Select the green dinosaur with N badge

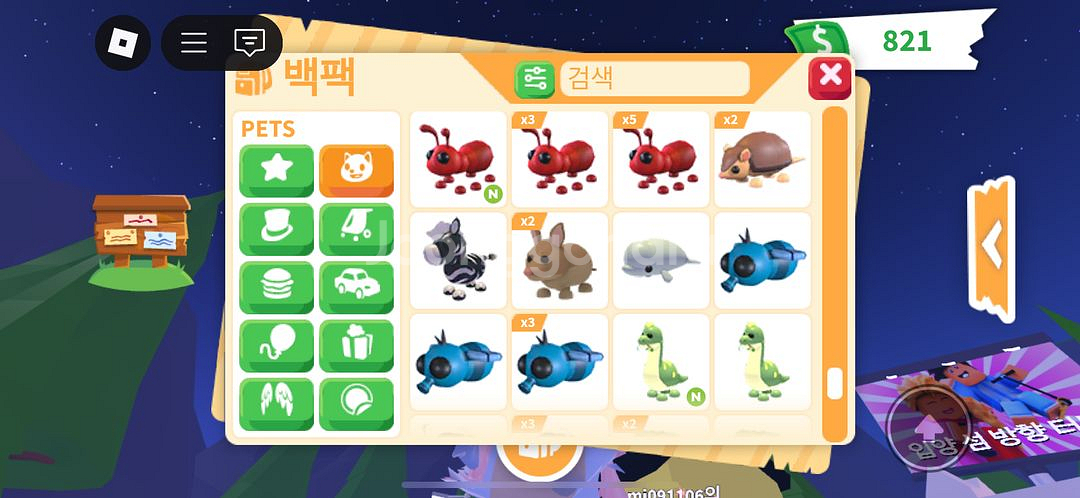tap(661, 362)
